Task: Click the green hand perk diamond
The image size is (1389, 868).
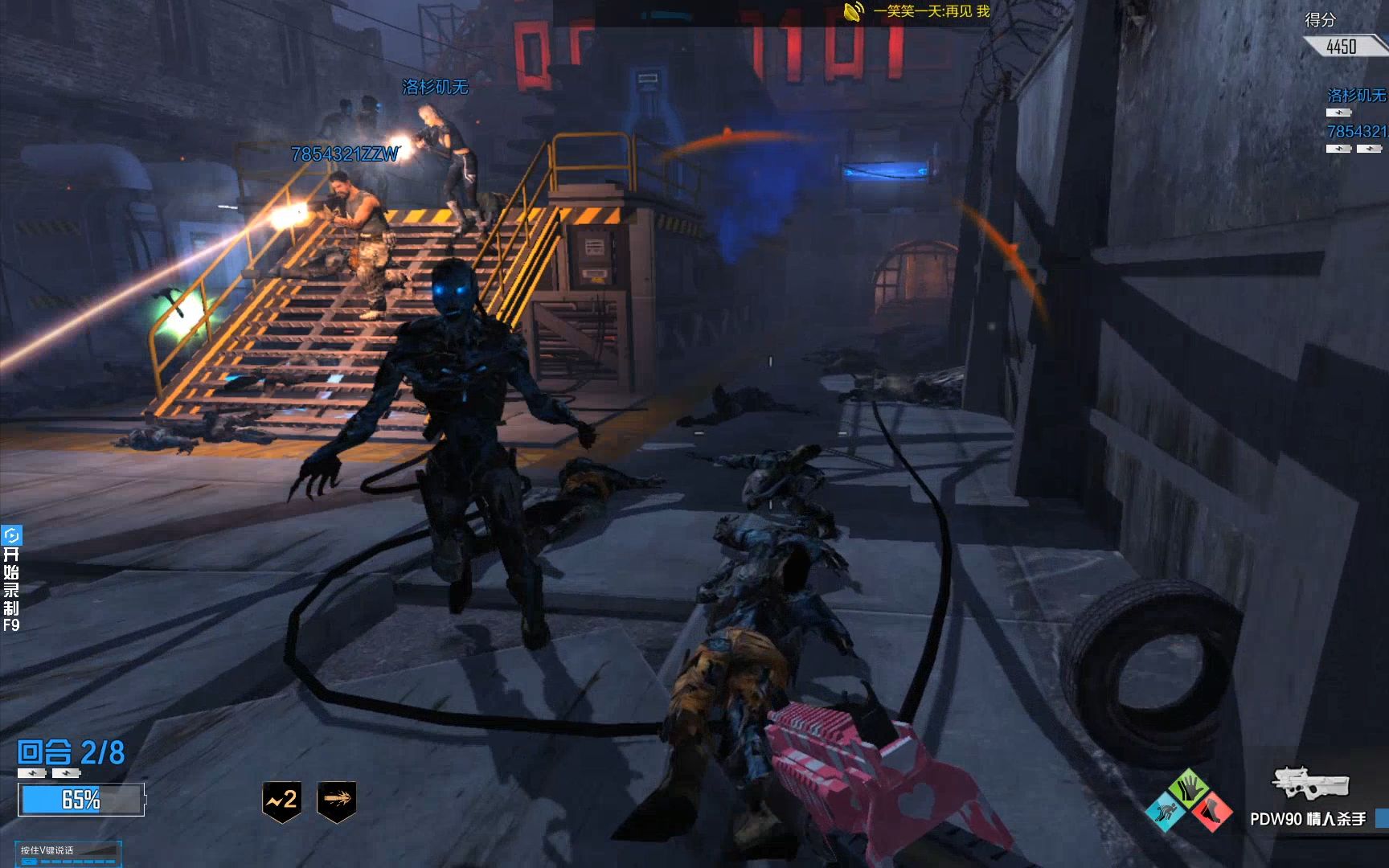Action: tap(1189, 788)
